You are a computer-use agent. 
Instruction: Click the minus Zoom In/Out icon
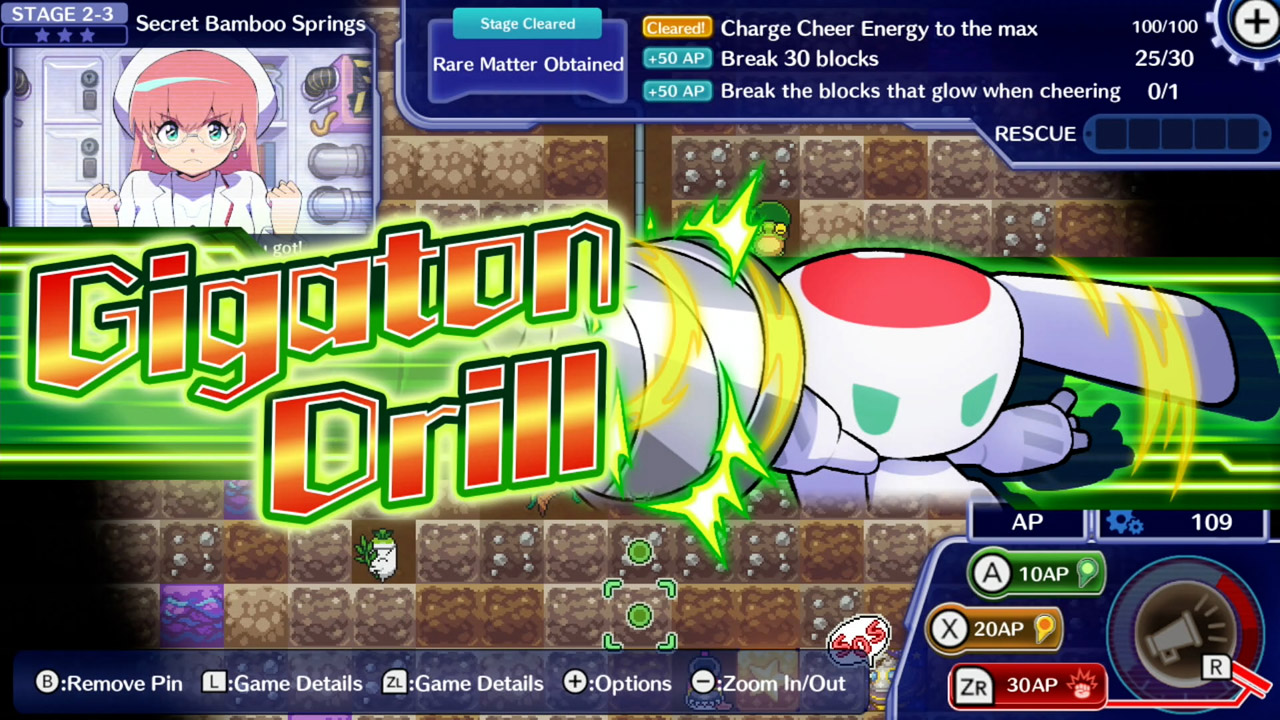[x=703, y=683]
